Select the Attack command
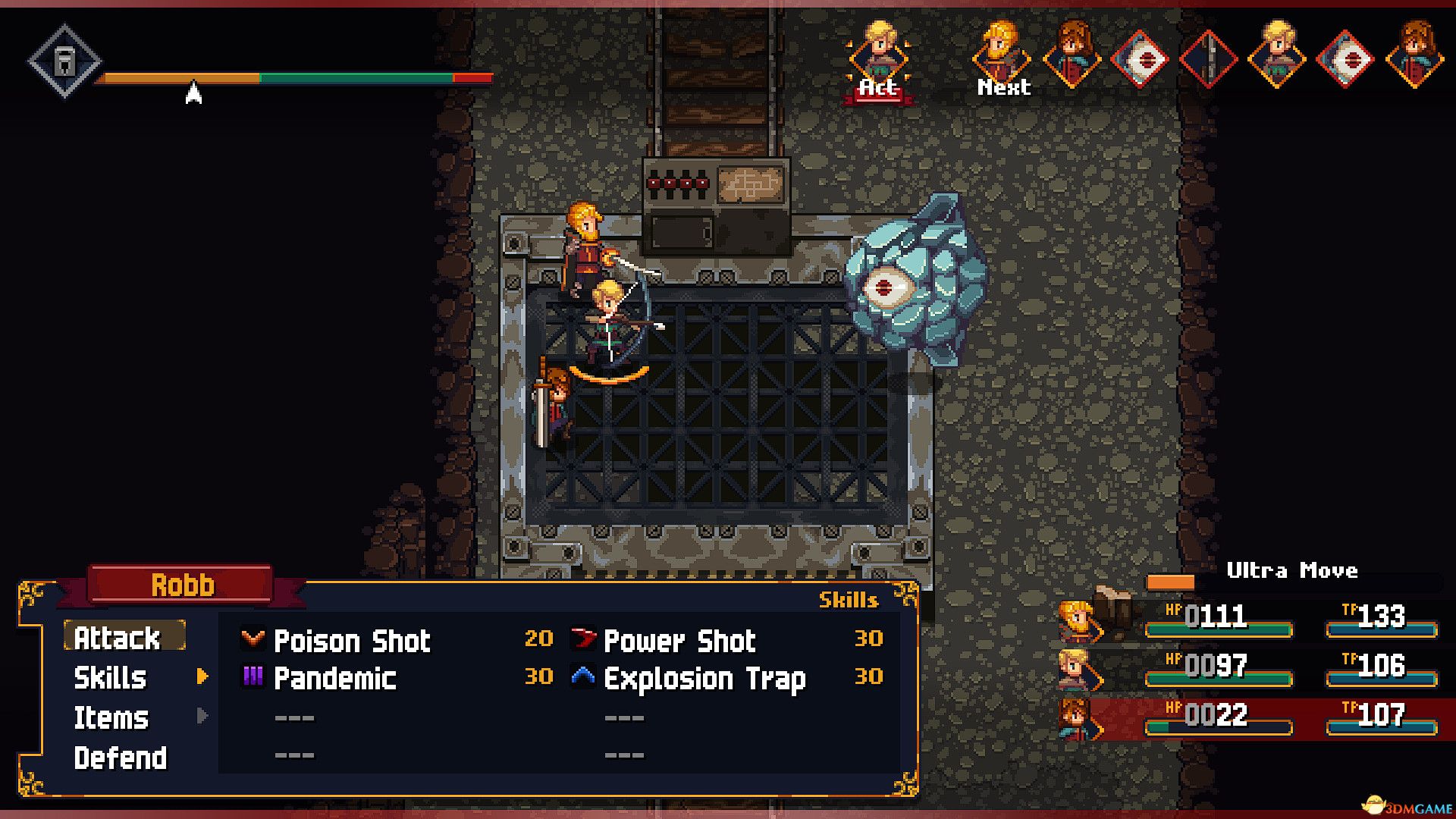The width and height of the screenshot is (1456, 819). pos(118,638)
